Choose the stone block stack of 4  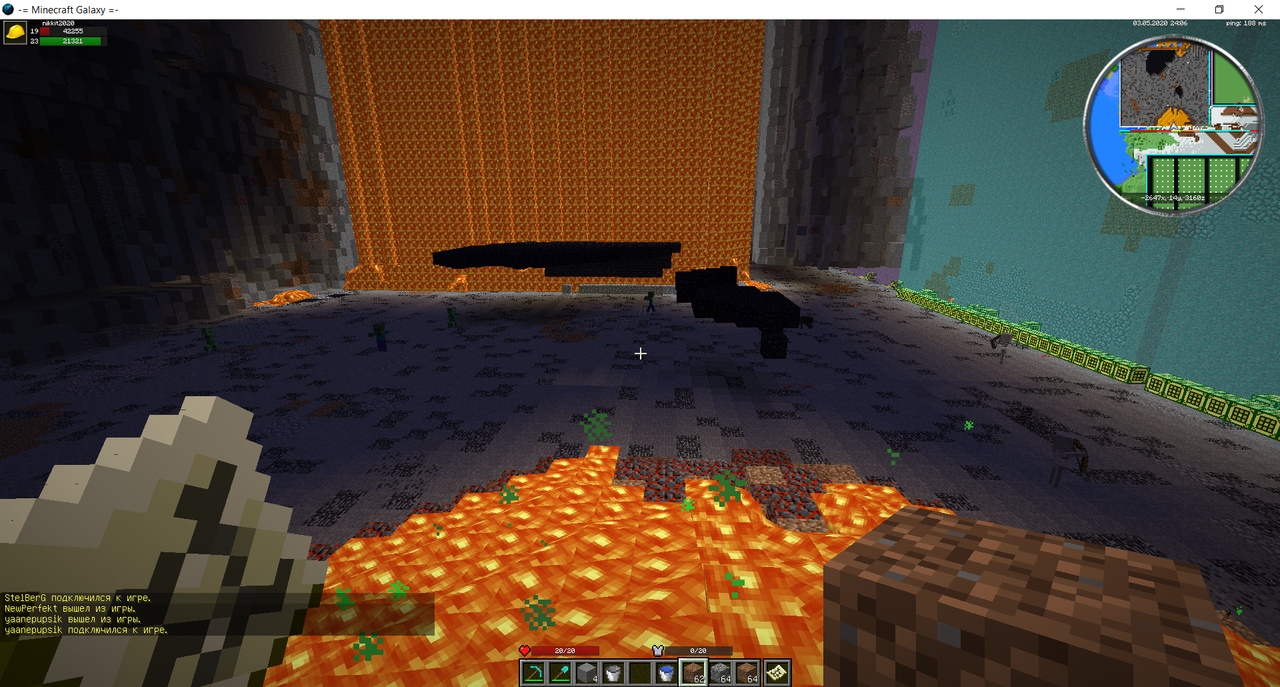pos(586,673)
